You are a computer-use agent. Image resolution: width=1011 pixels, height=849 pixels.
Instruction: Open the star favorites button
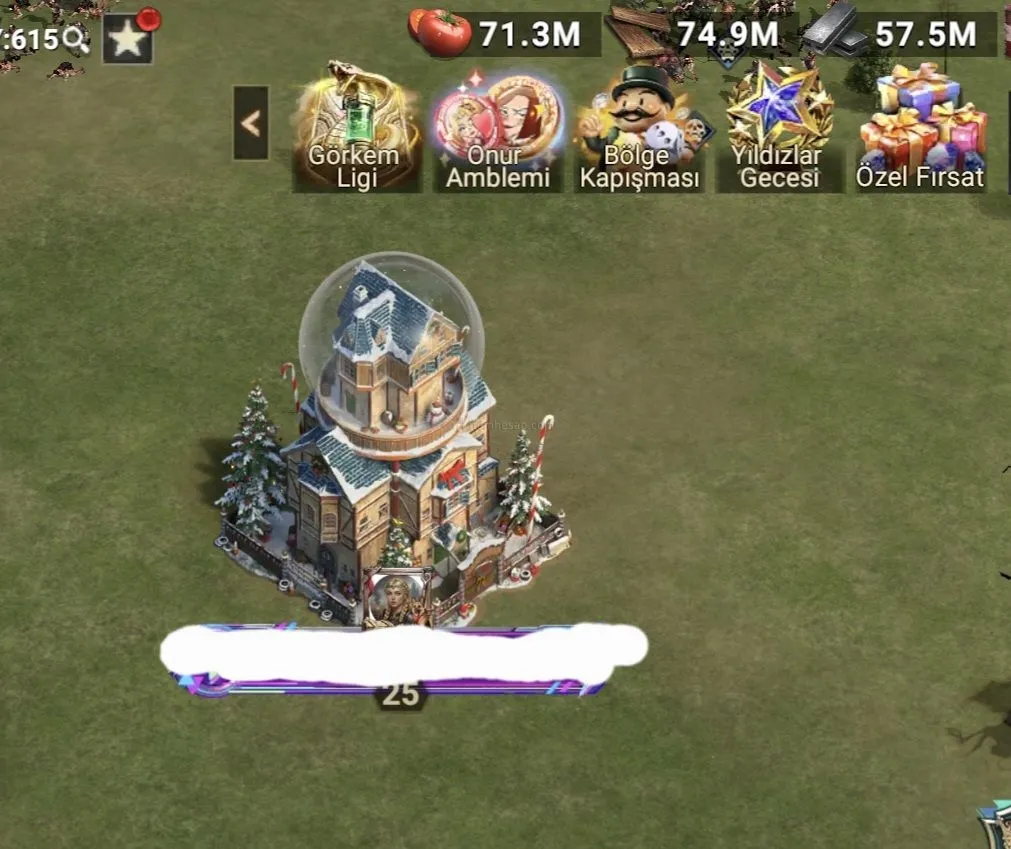(x=128, y=39)
